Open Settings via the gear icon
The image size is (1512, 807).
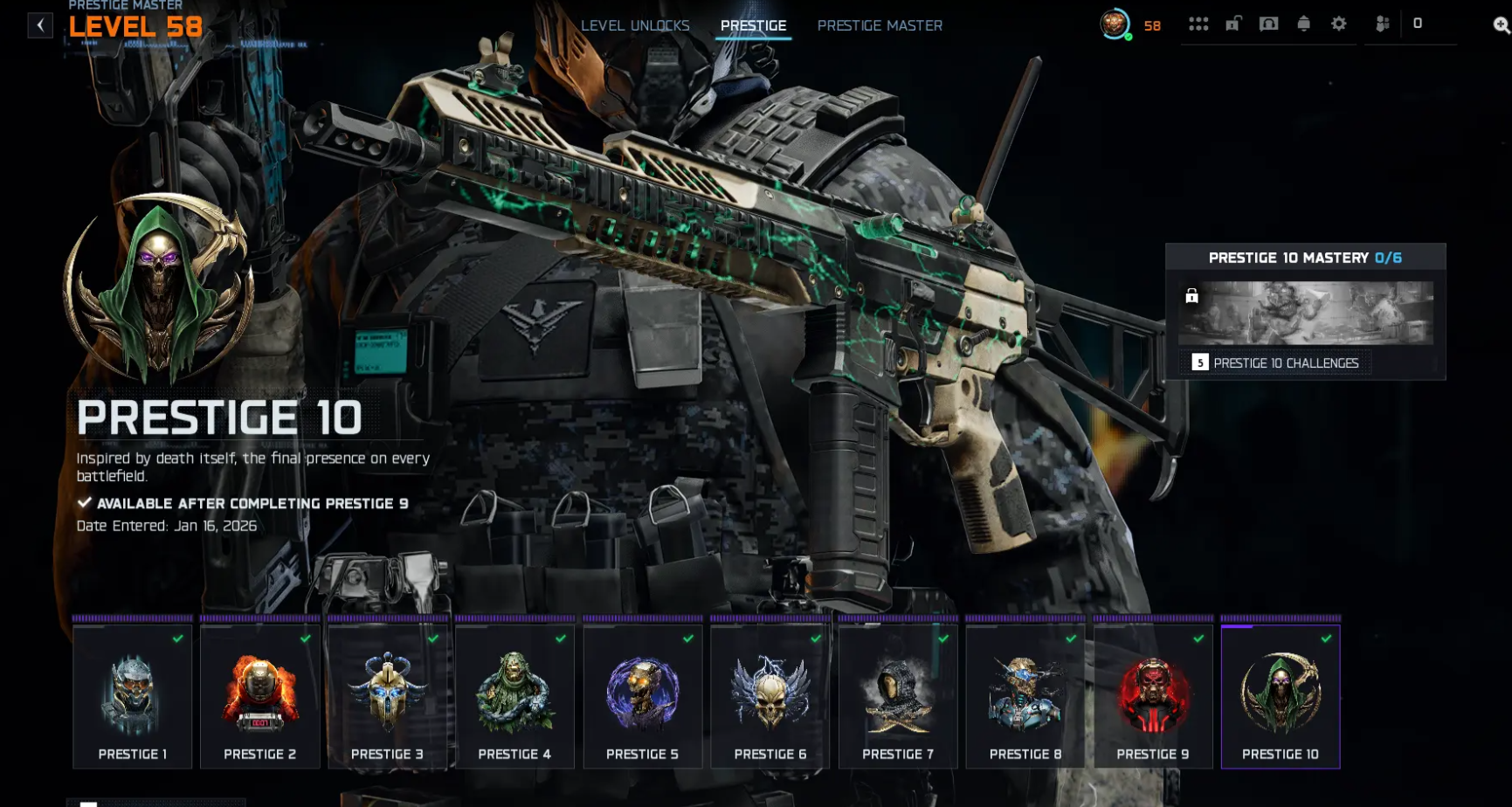pos(1339,24)
